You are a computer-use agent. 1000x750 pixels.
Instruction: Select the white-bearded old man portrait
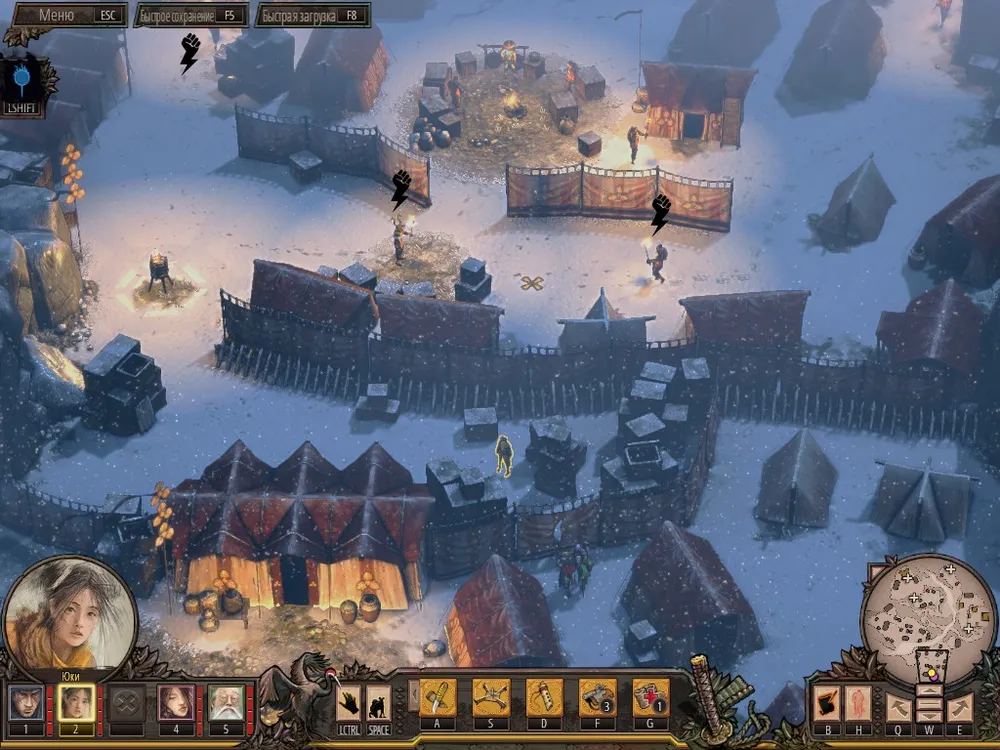click(227, 703)
